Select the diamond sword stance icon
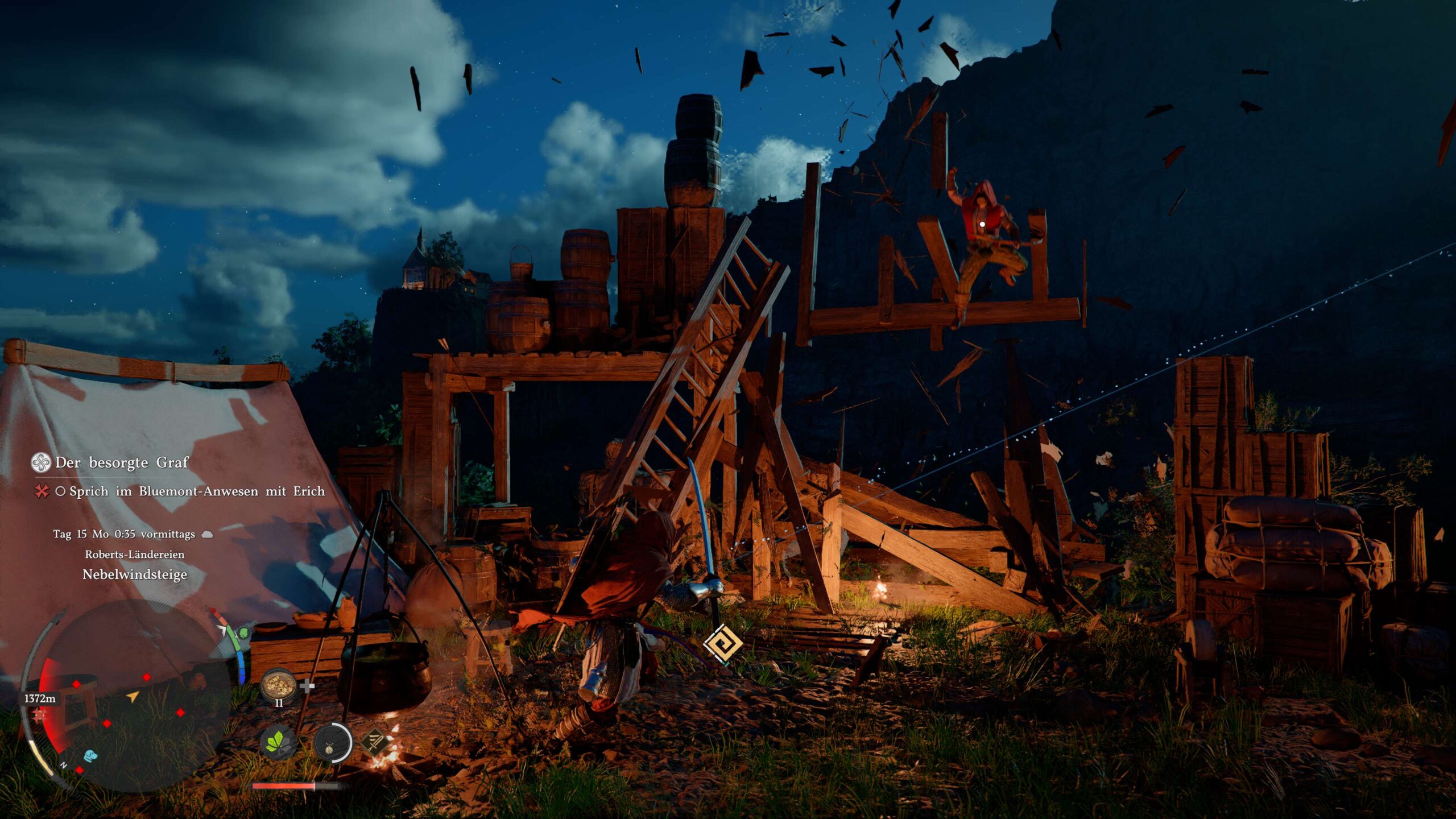 coord(375,742)
